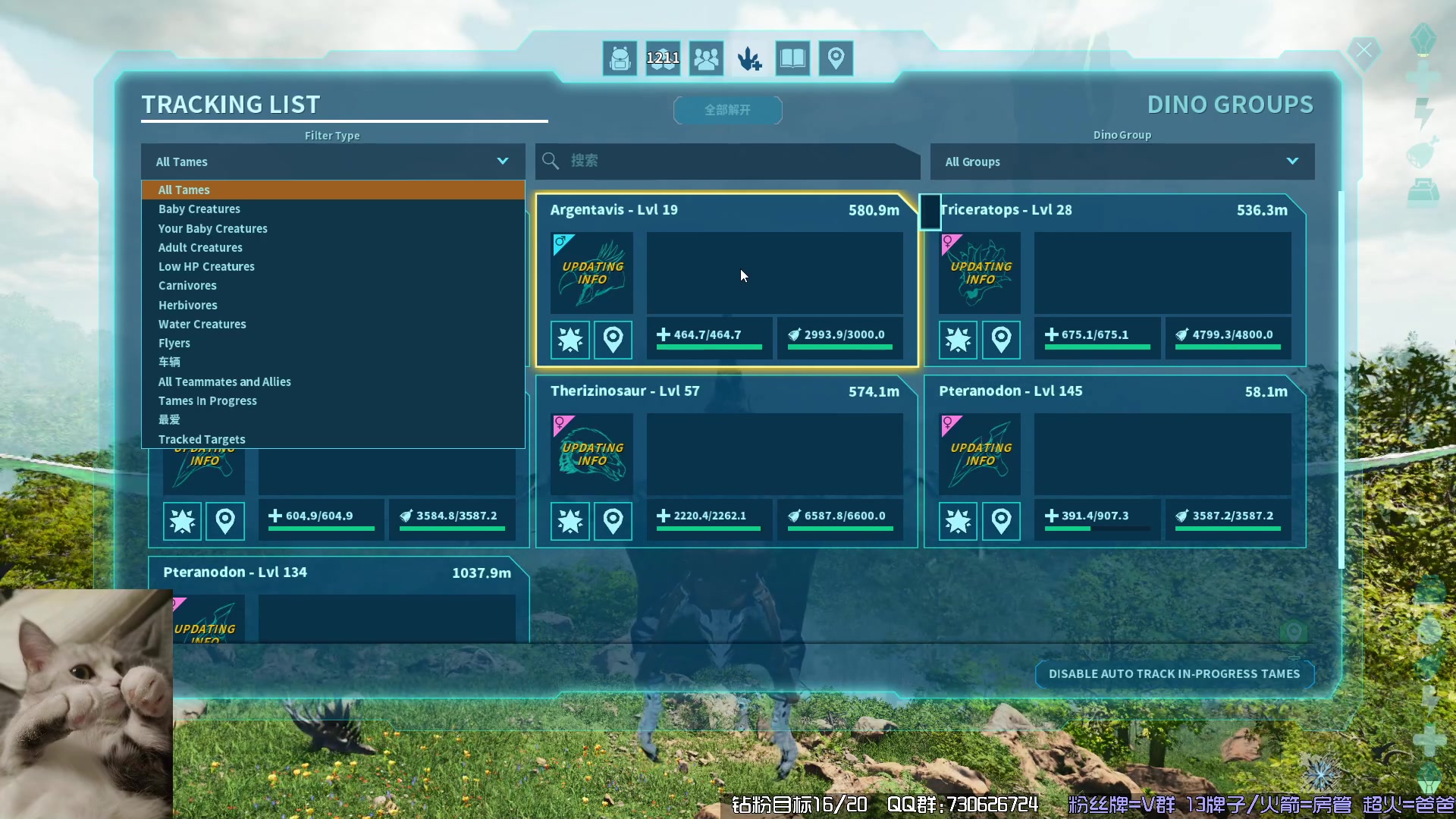Viewport: 1456px width, 819px height.
Task: Filter by Water Creatures
Action: click(202, 325)
